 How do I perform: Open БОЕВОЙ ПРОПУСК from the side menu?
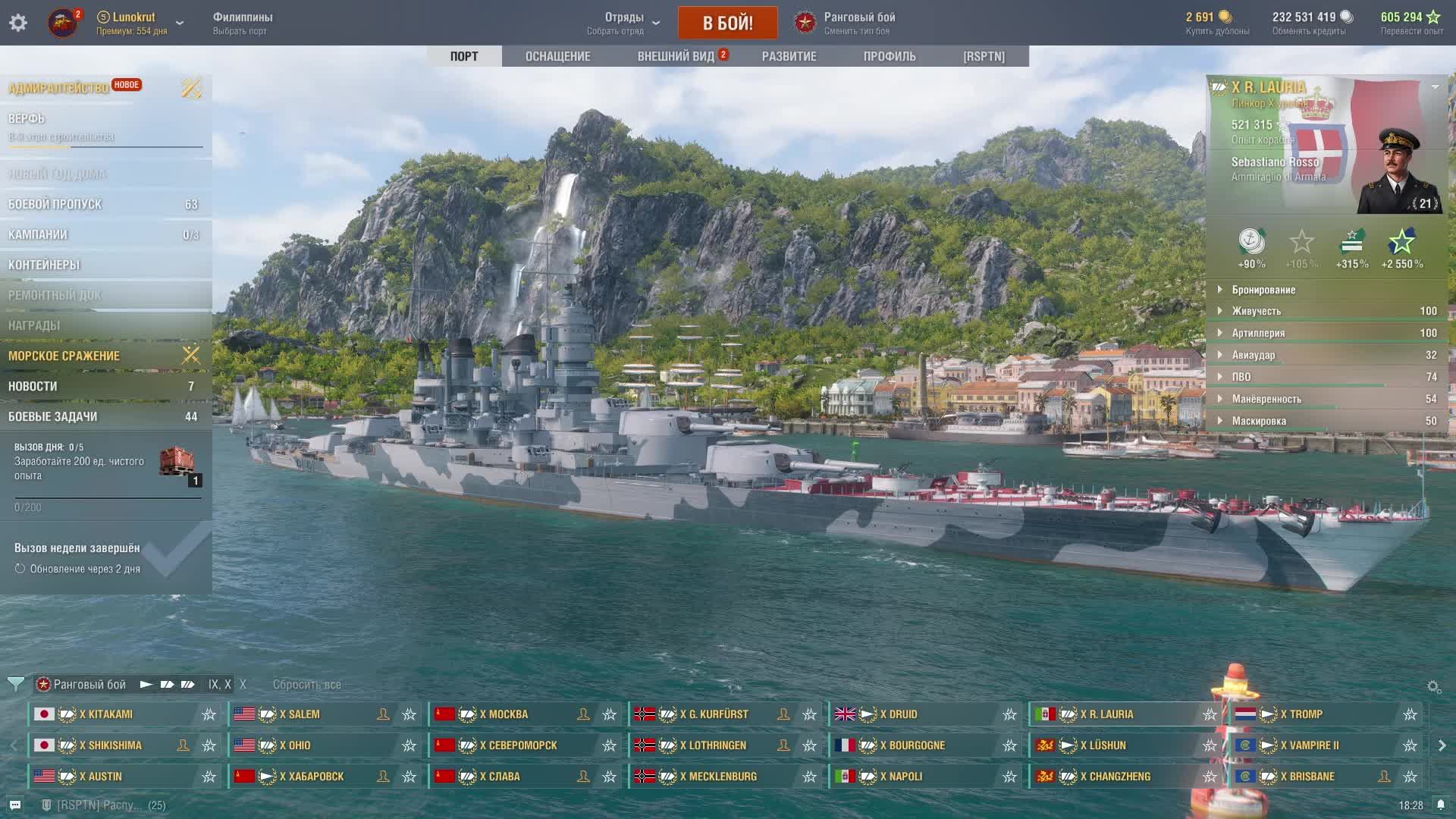coord(55,204)
